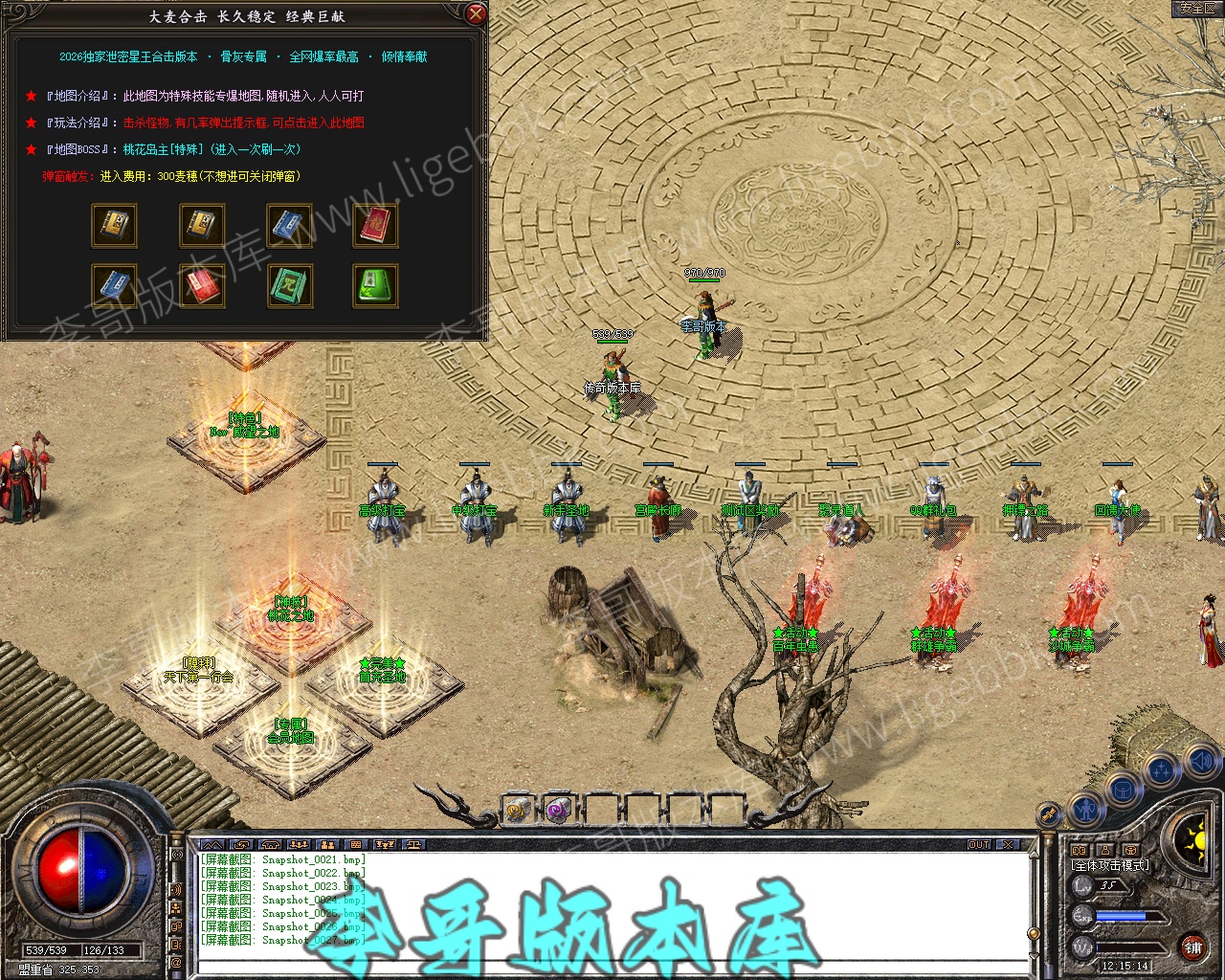The width and height of the screenshot is (1225, 980).
Task: Switch the 全体攻击模式 attack mode
Action: 1110,865
